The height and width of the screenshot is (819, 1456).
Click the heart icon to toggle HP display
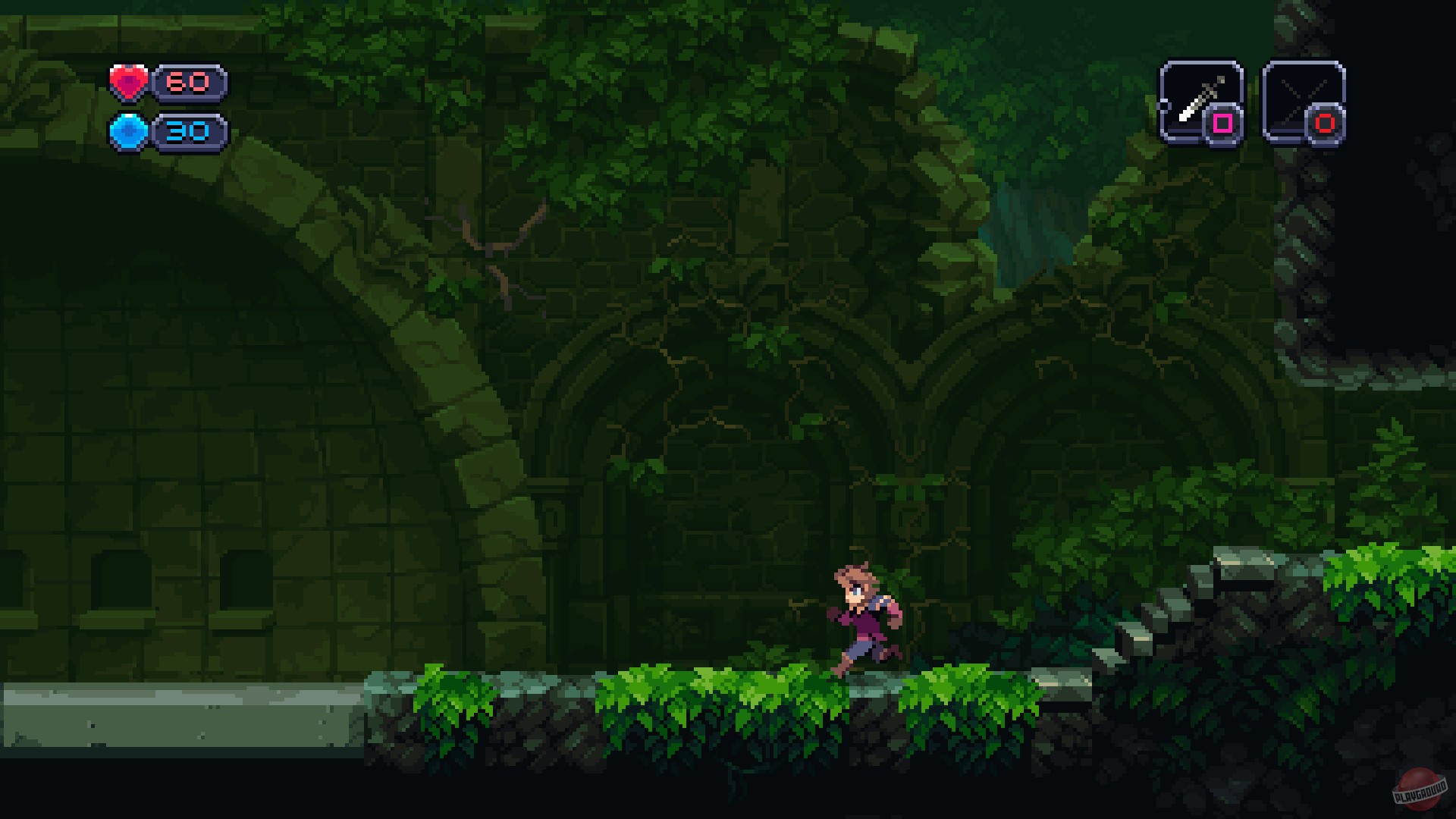(130, 81)
